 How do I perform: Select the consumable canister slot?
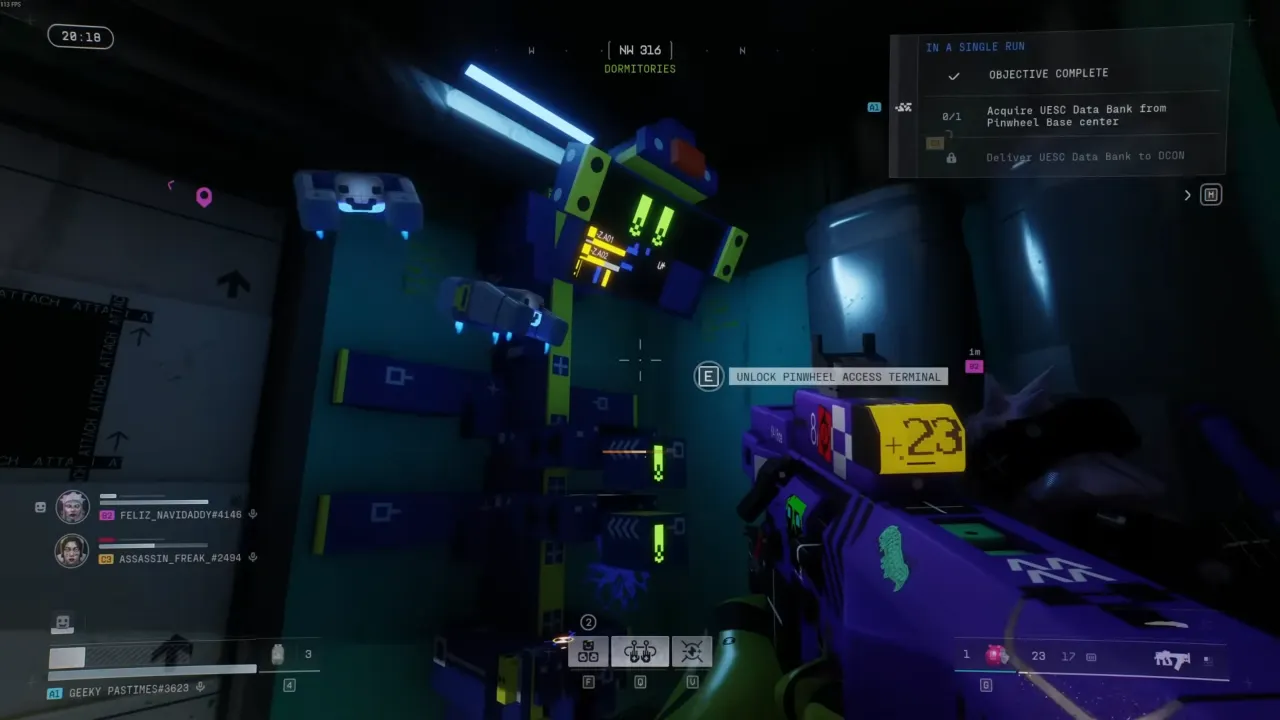[x=278, y=654]
